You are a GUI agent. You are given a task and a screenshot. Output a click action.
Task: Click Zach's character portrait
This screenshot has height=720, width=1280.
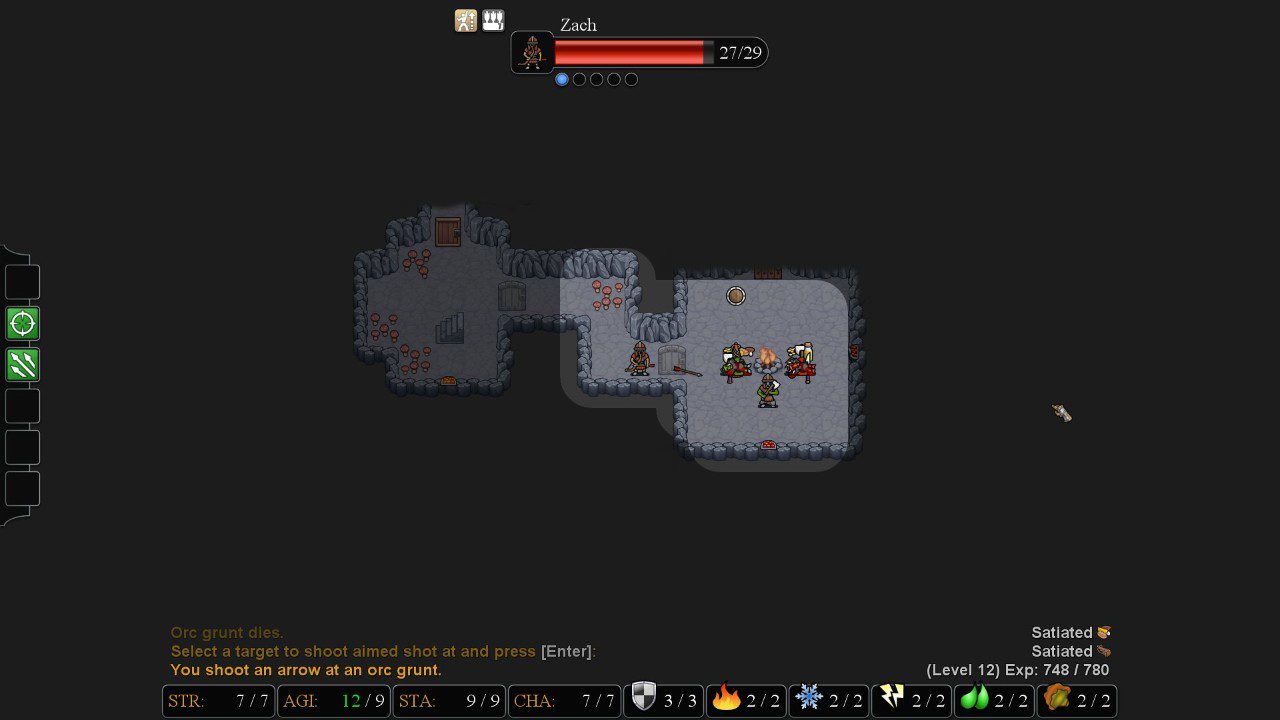pos(532,52)
